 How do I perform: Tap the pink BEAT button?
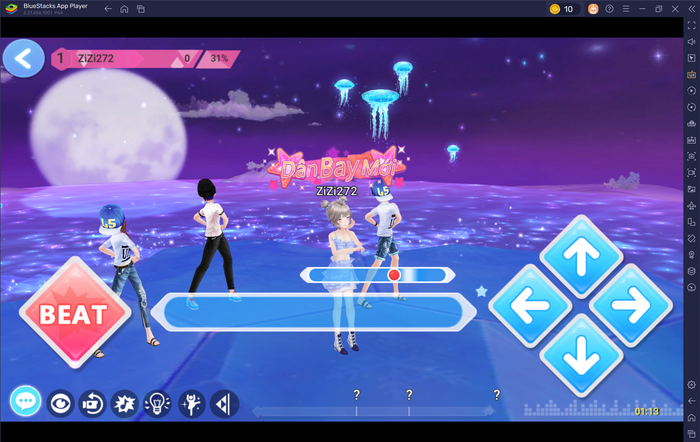point(74,314)
